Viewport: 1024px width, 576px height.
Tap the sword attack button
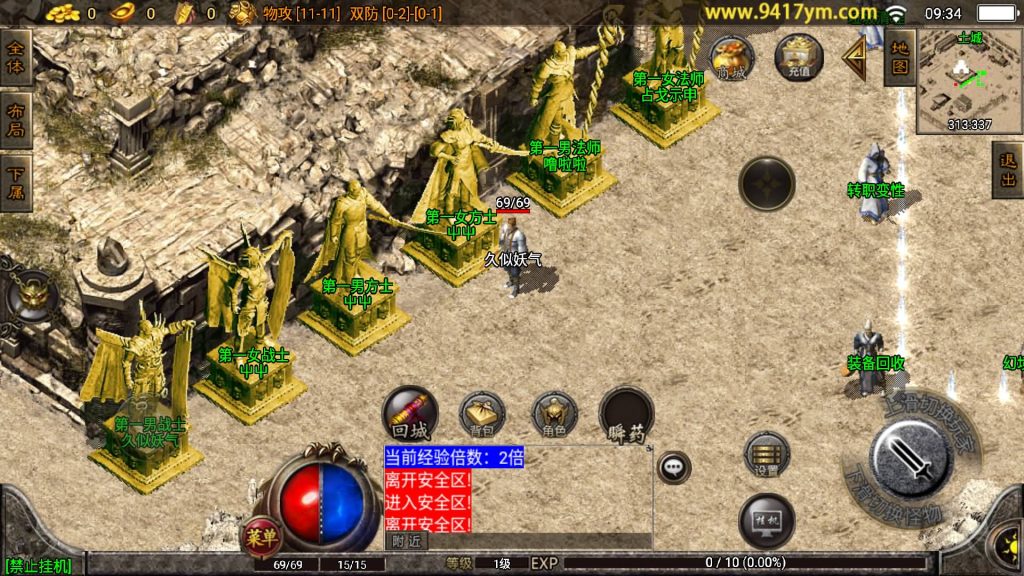[x=909, y=459]
